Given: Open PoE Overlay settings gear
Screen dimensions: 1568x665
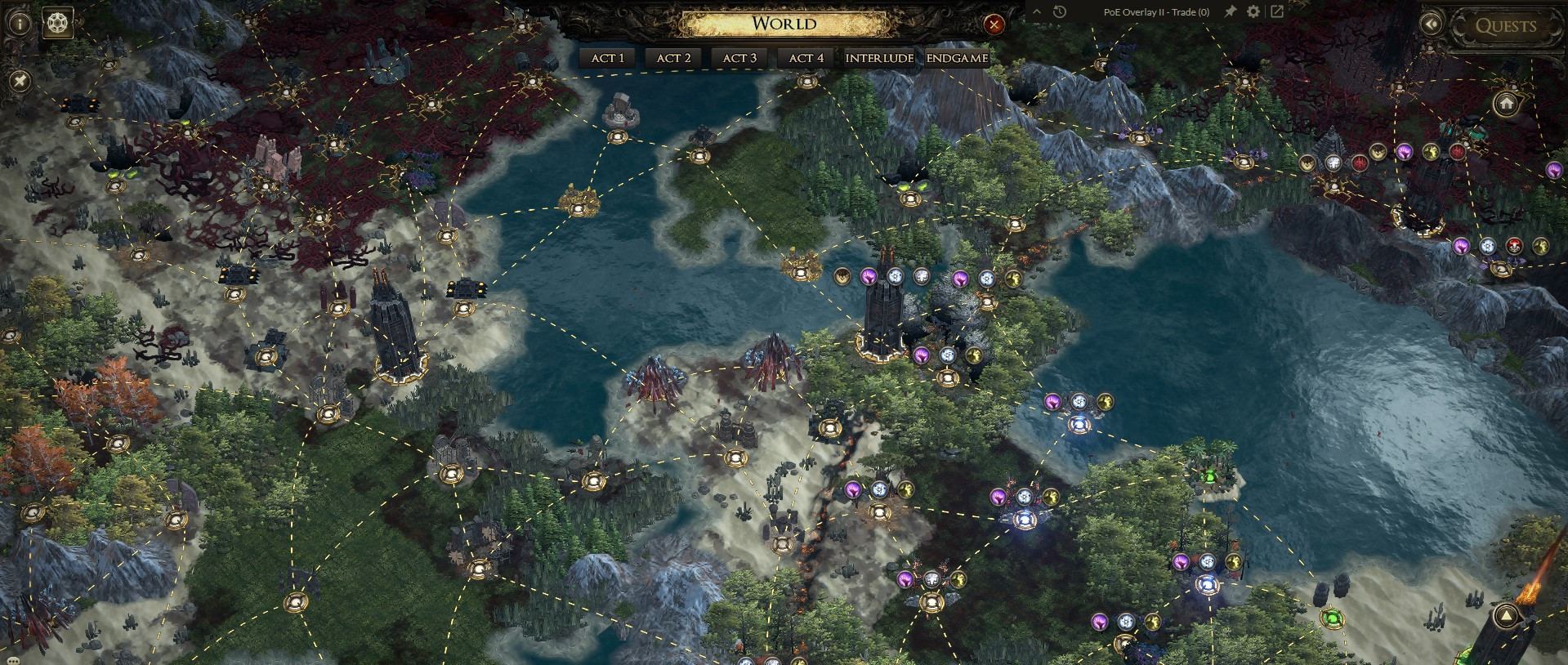Looking at the screenshot, I should click(x=1253, y=11).
